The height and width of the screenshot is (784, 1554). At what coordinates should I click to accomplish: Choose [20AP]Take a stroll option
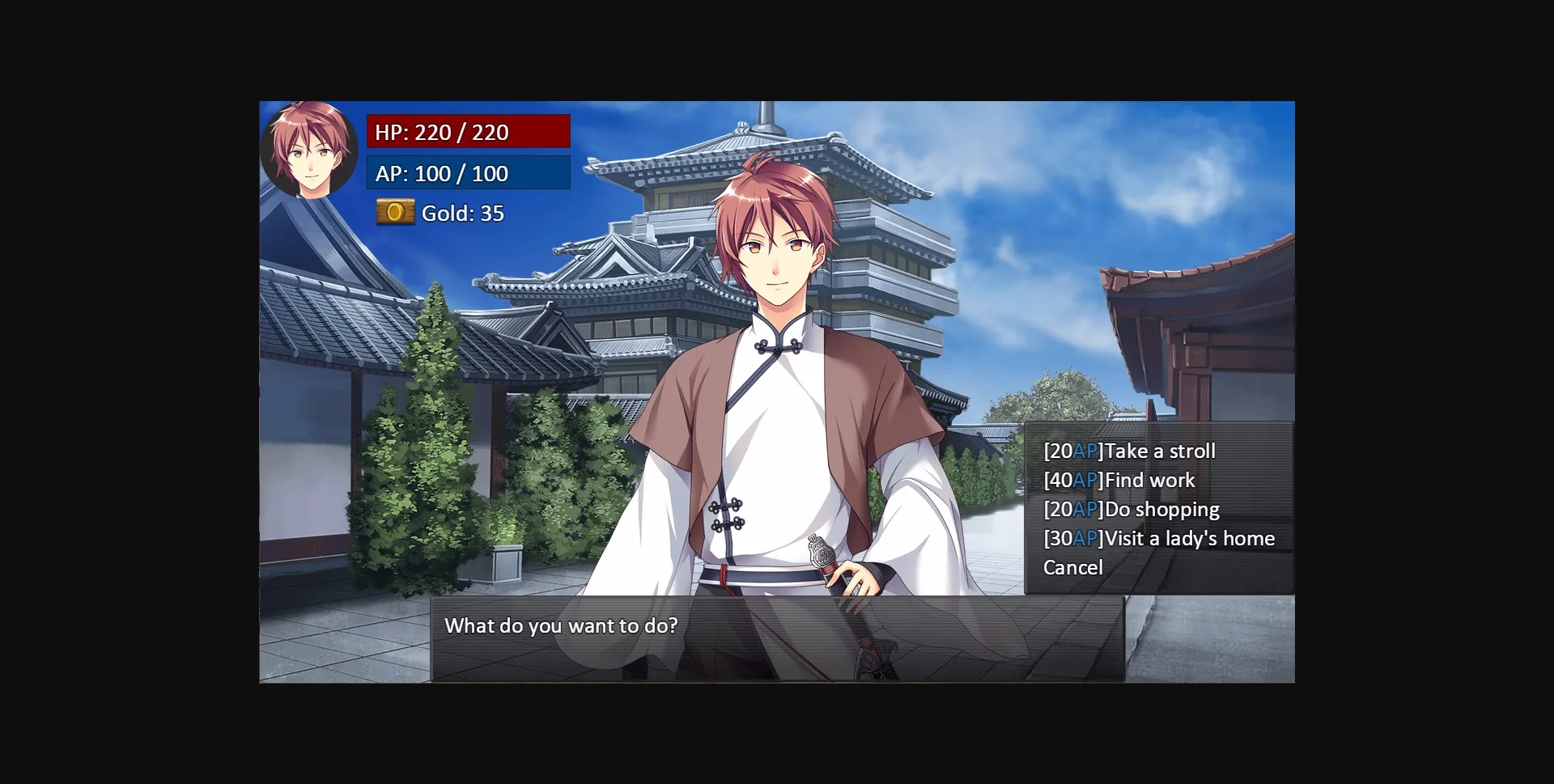(1130, 451)
